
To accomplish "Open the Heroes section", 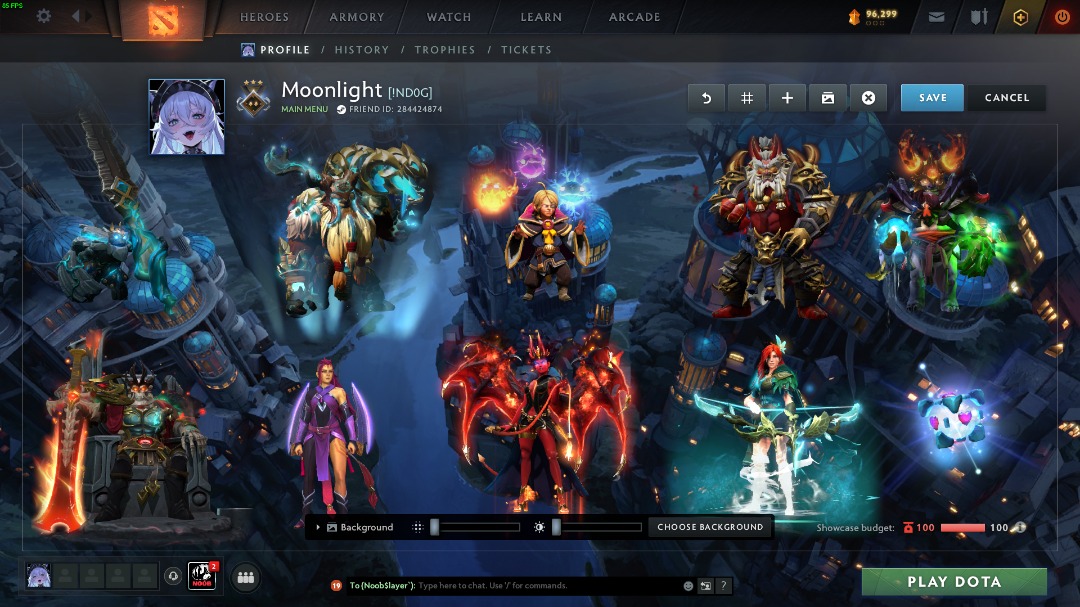I will (x=264, y=17).
